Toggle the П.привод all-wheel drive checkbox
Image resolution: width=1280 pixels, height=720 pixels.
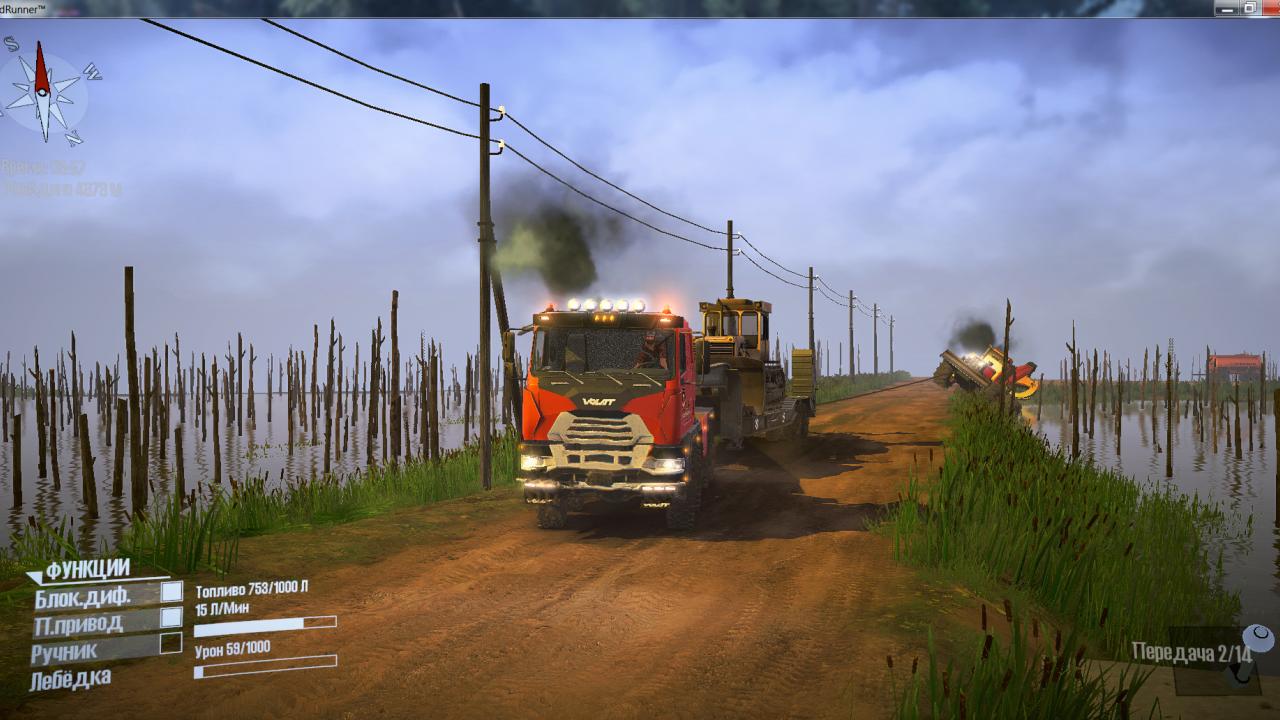(x=172, y=618)
